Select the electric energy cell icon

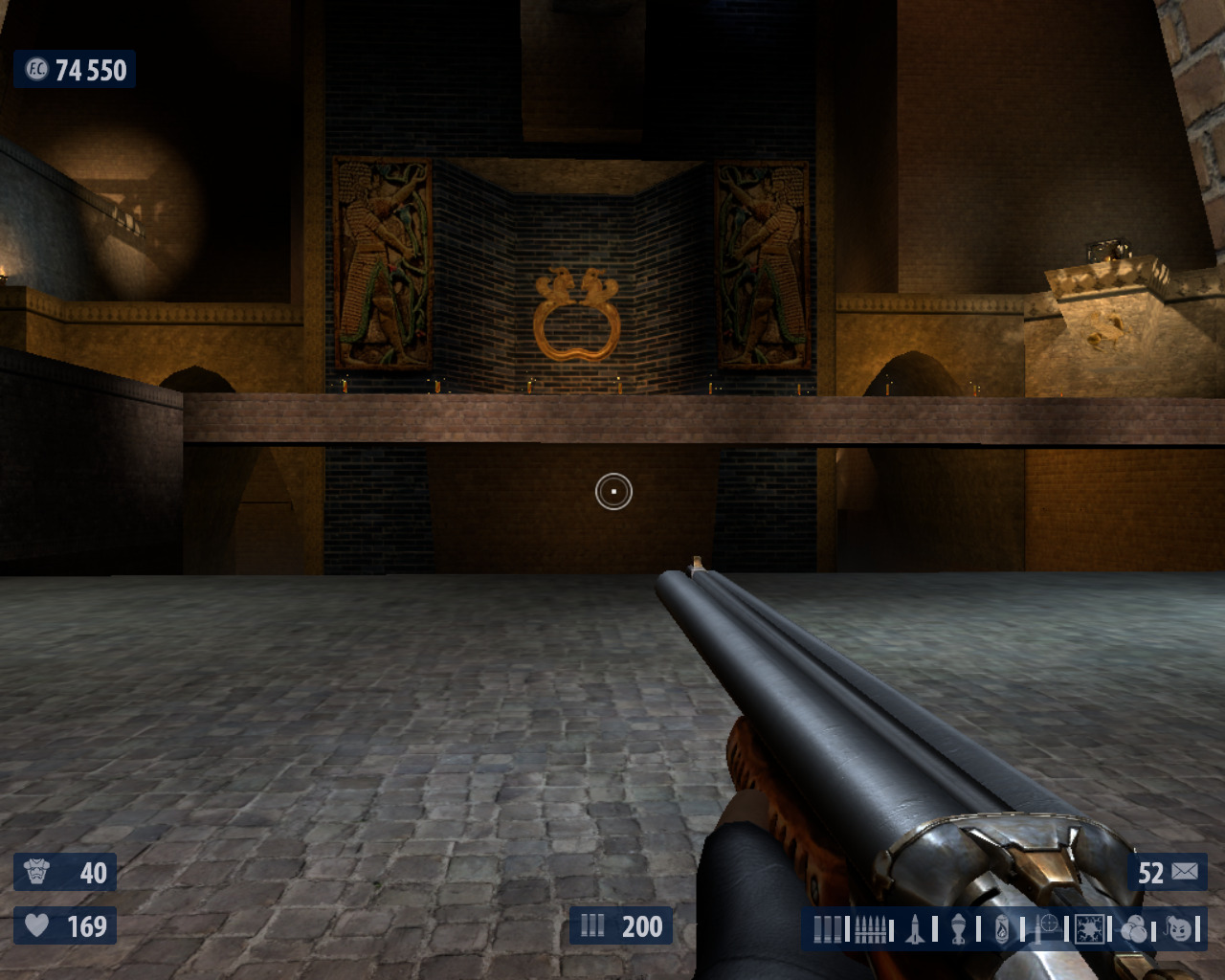[1089, 928]
